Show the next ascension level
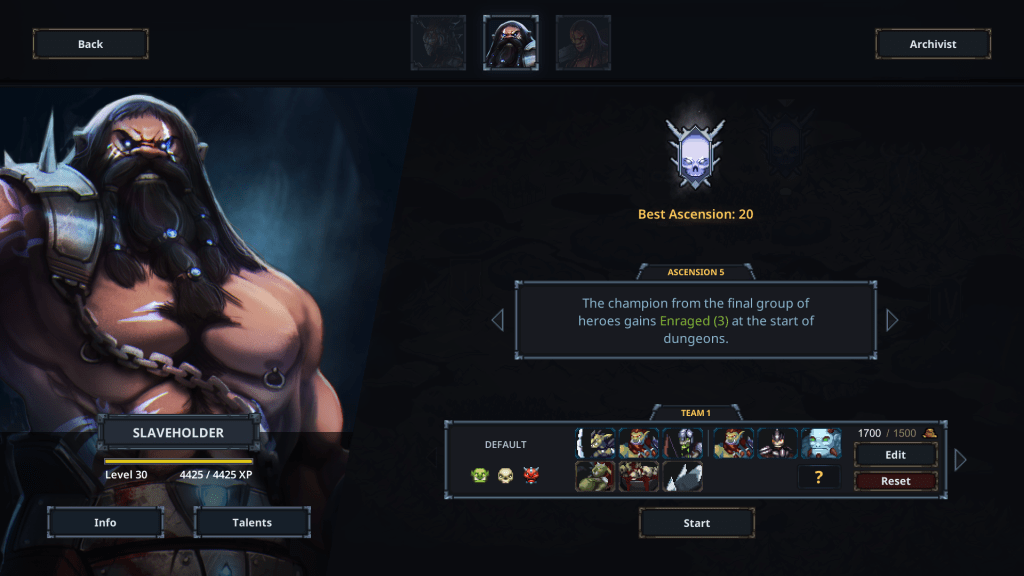 click(892, 320)
